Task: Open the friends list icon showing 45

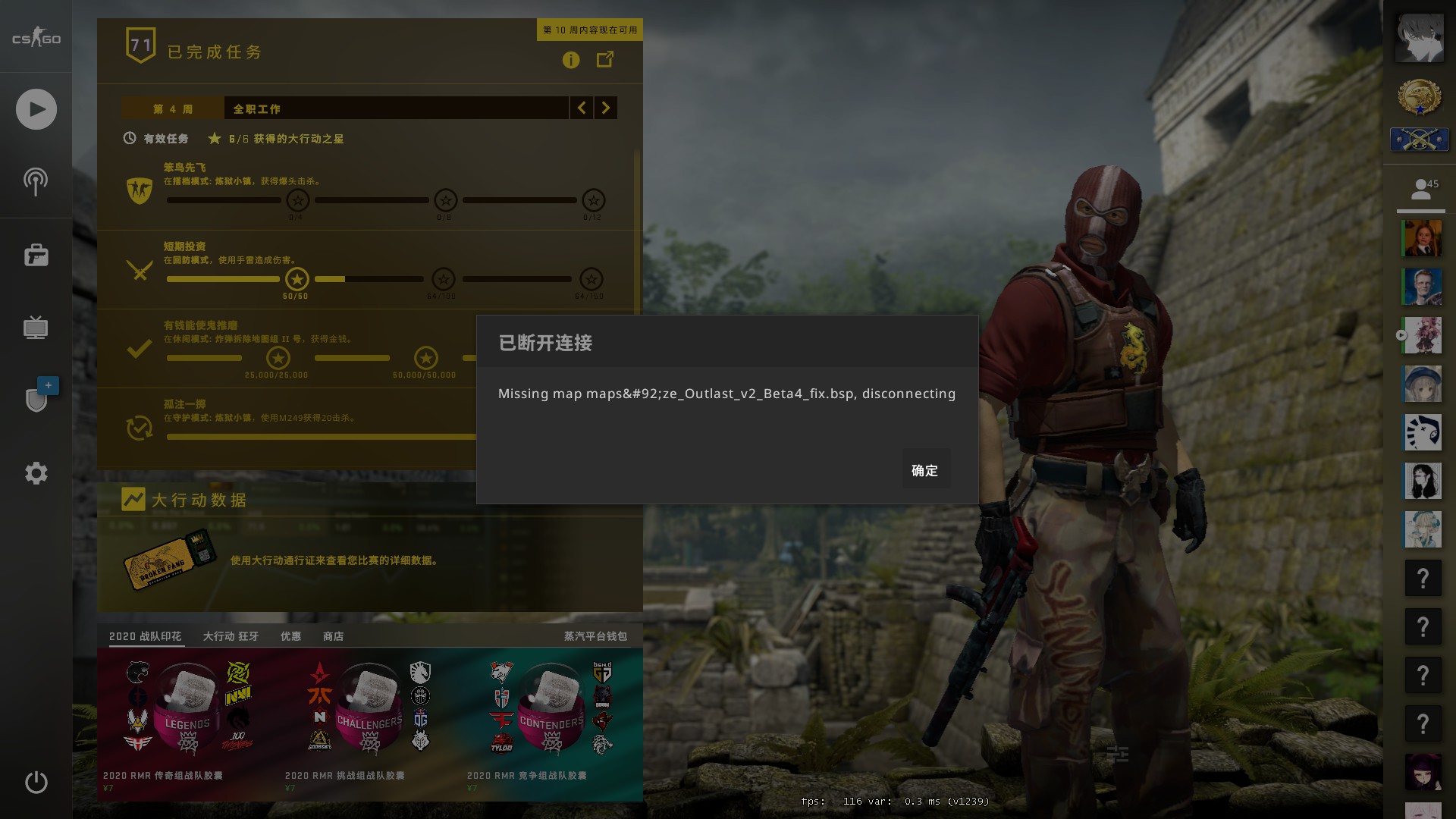Action: point(1421,190)
